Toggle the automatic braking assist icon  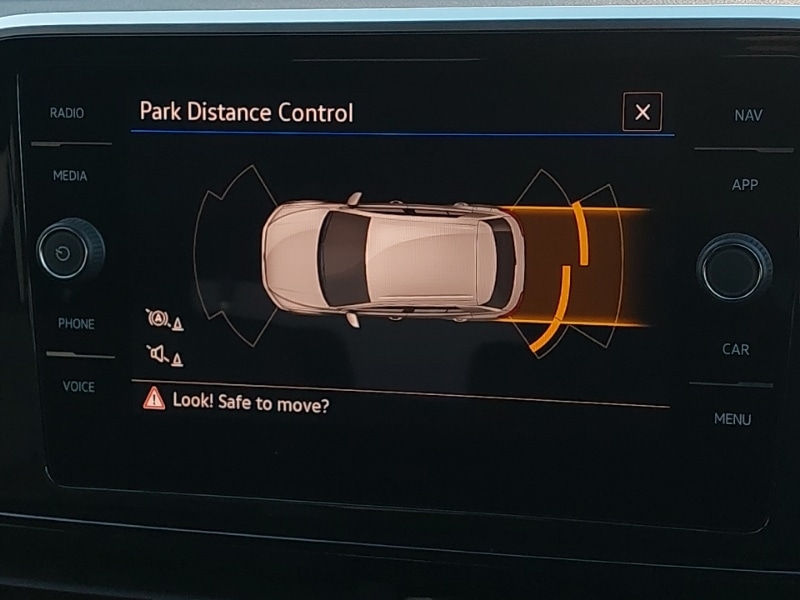pyautogui.click(x=163, y=320)
